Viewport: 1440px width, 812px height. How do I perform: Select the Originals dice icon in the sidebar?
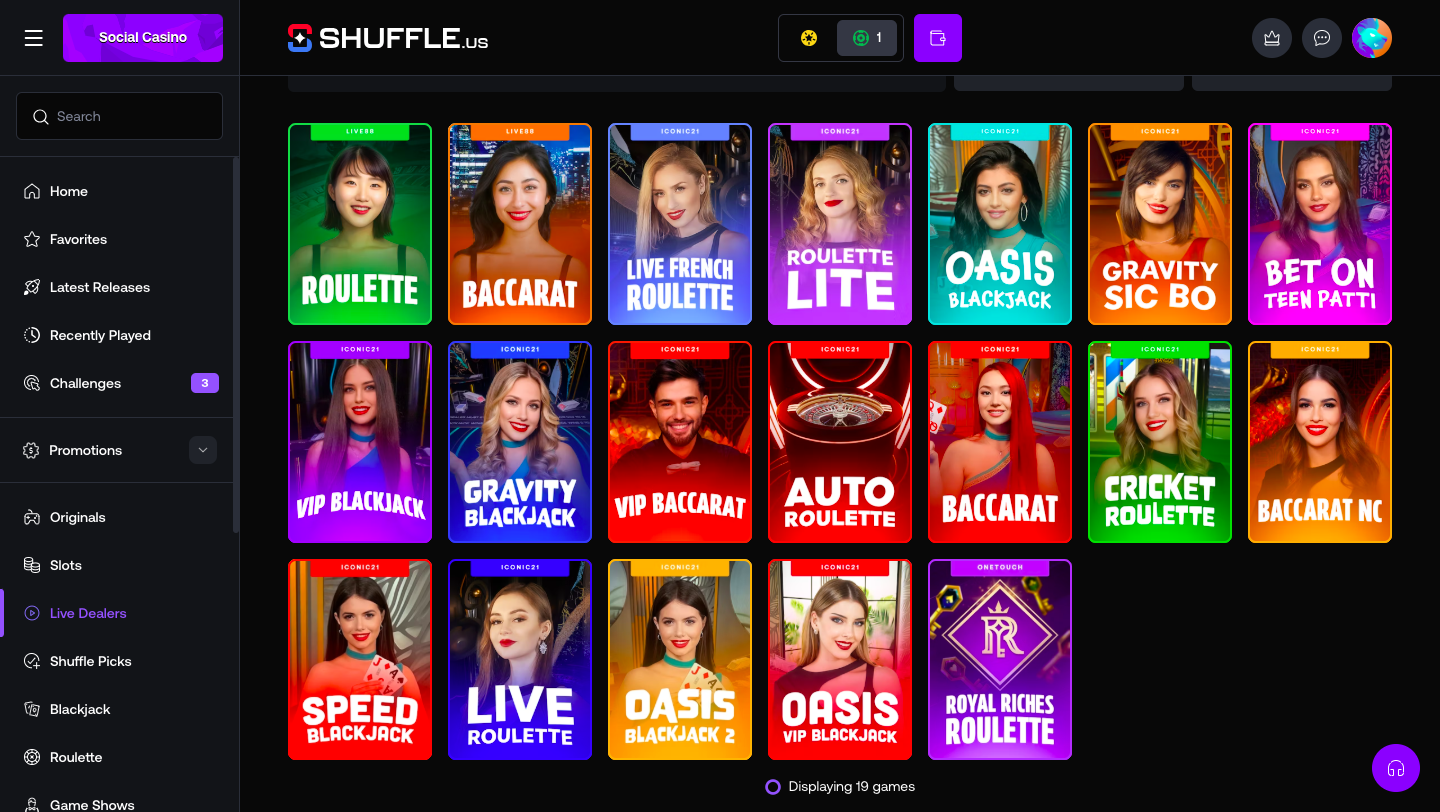pos(31,517)
